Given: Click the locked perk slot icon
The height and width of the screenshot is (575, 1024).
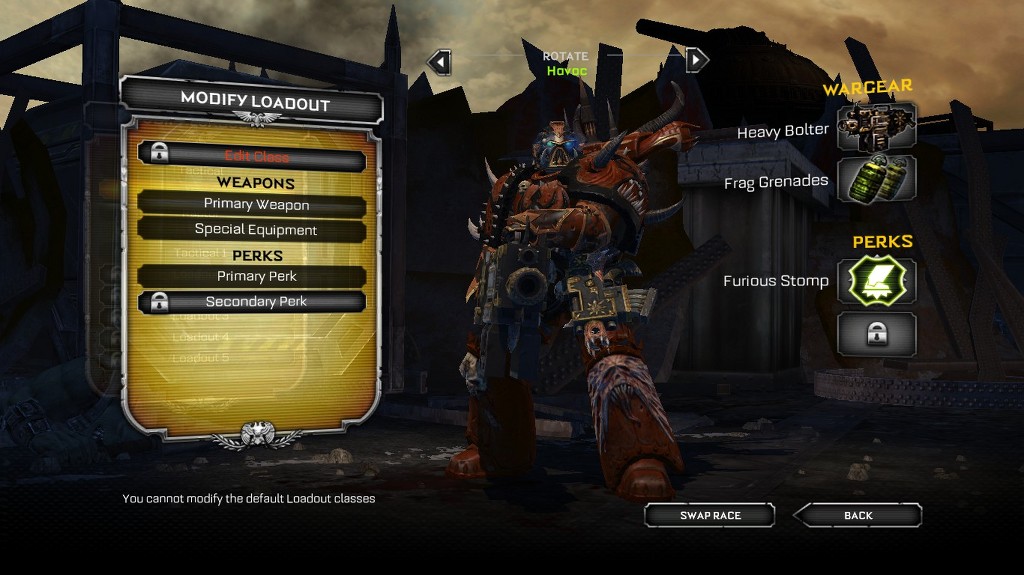Looking at the screenshot, I should click(876, 334).
